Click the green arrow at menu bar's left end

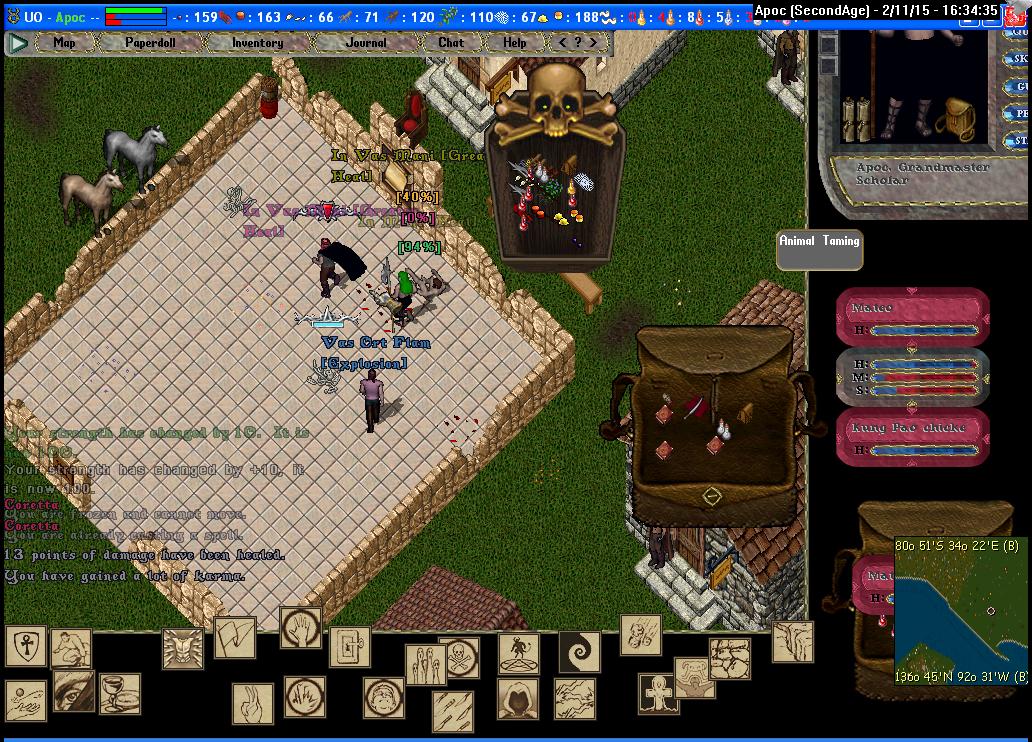click(x=17, y=43)
